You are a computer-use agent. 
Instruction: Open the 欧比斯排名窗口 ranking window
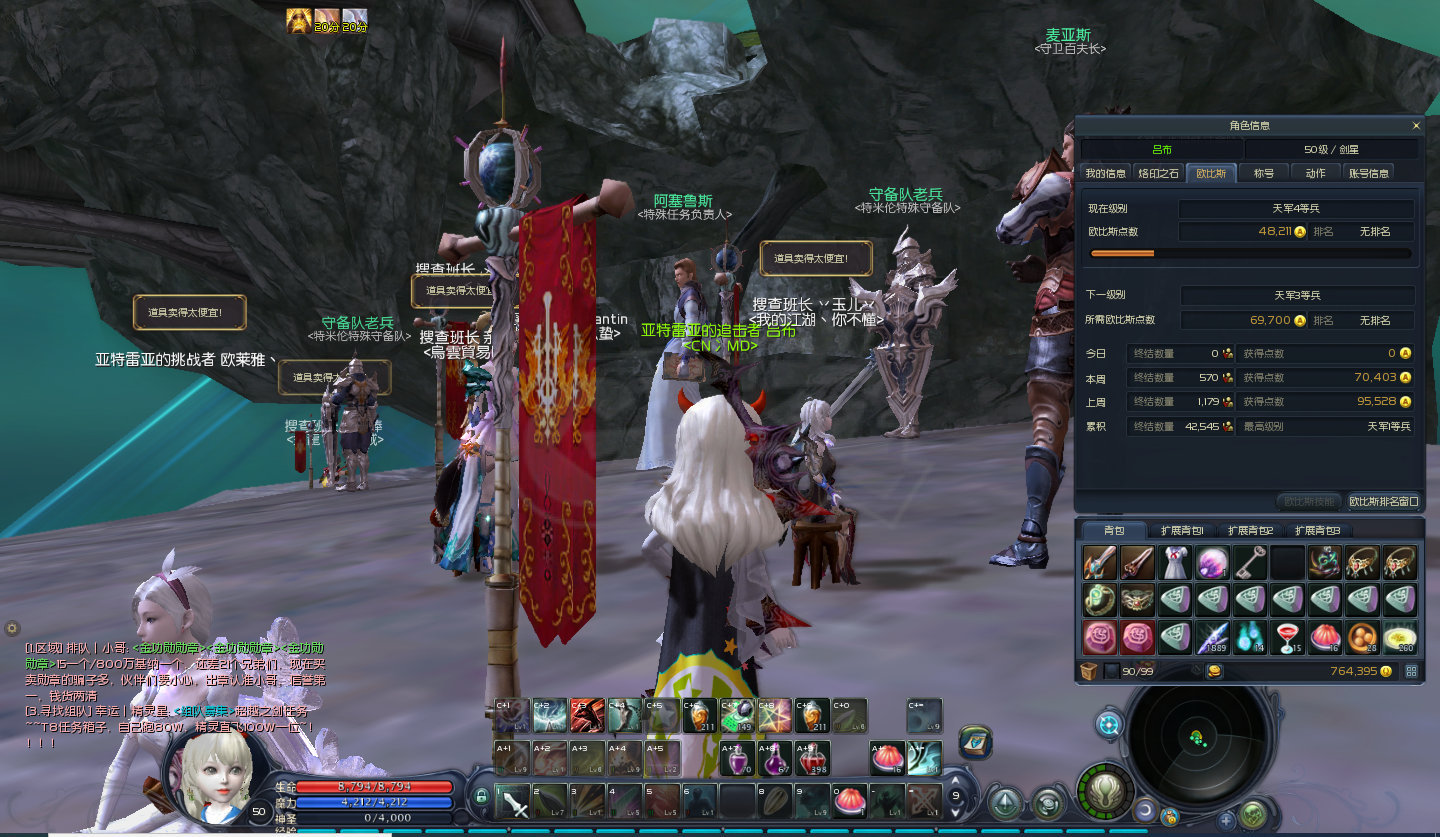pos(1384,501)
